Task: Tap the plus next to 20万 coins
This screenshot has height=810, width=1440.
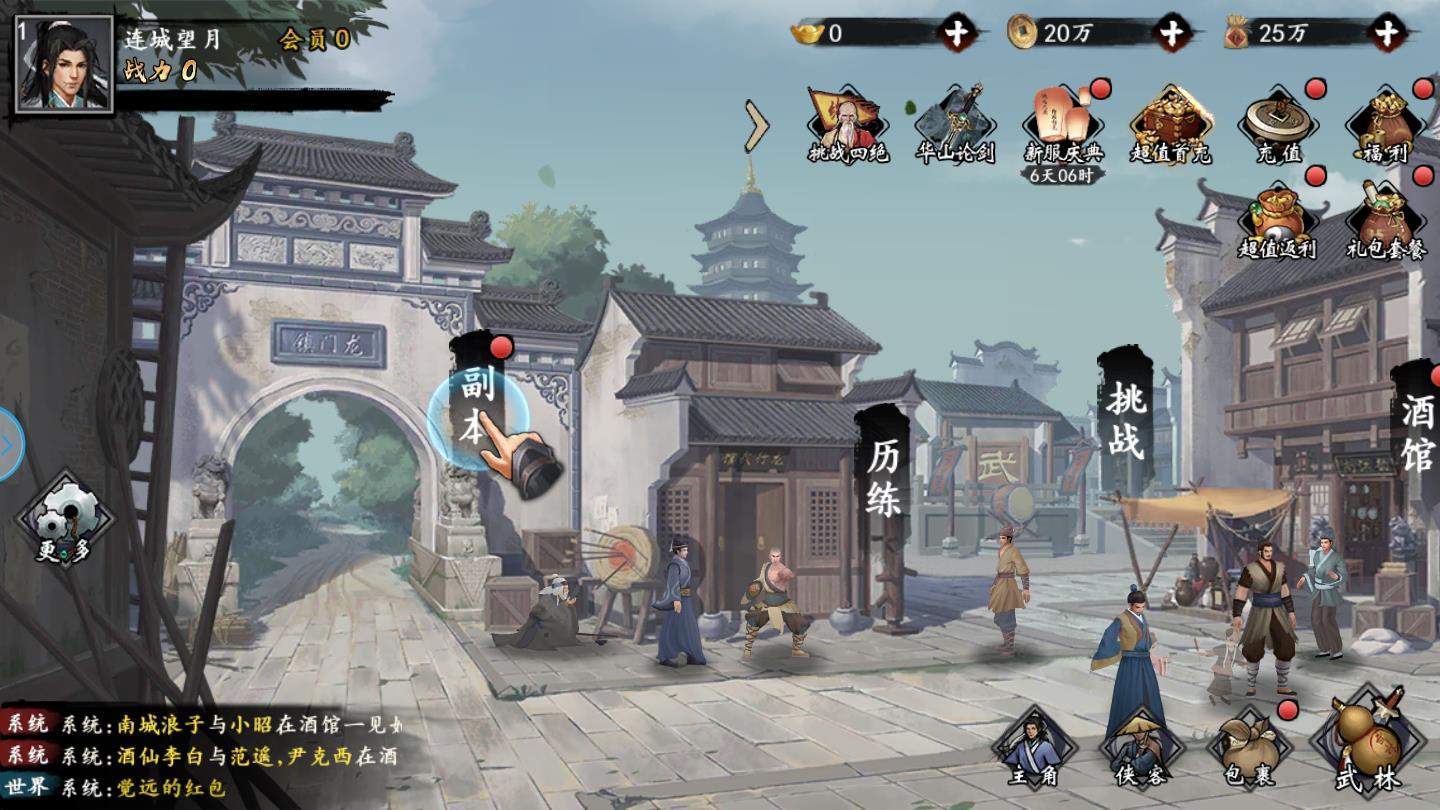Action: click(x=1171, y=33)
